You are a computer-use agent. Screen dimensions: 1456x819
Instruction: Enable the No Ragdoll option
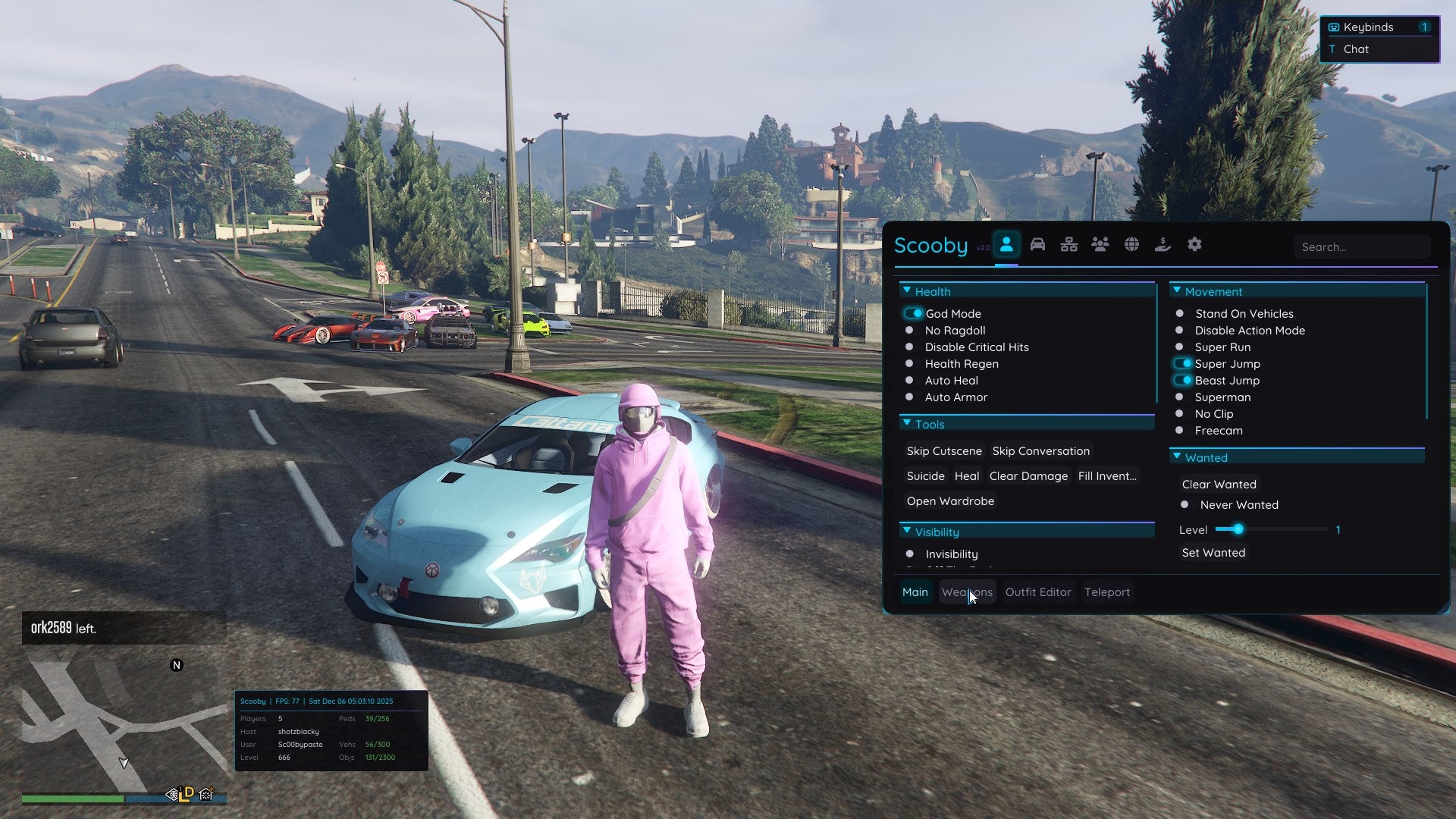[x=909, y=330]
